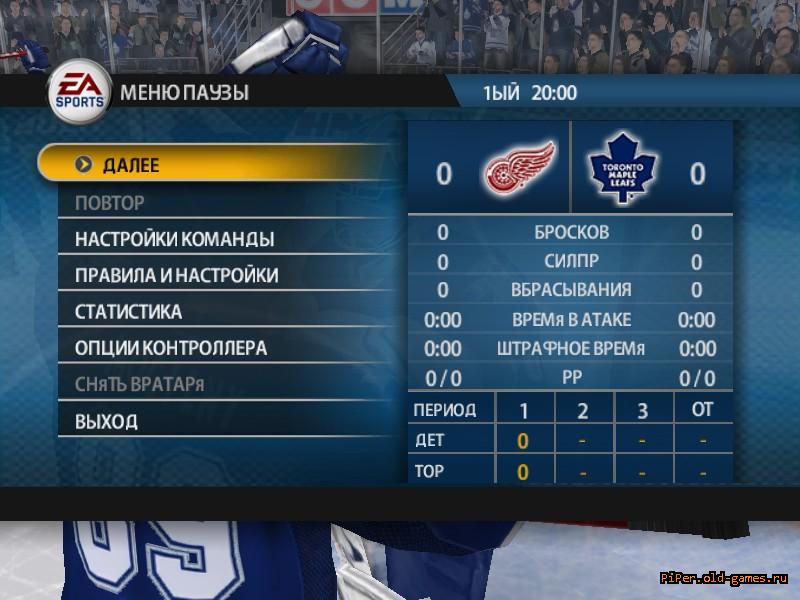Open the СТАТИСТИКА statistics screen

128,312
